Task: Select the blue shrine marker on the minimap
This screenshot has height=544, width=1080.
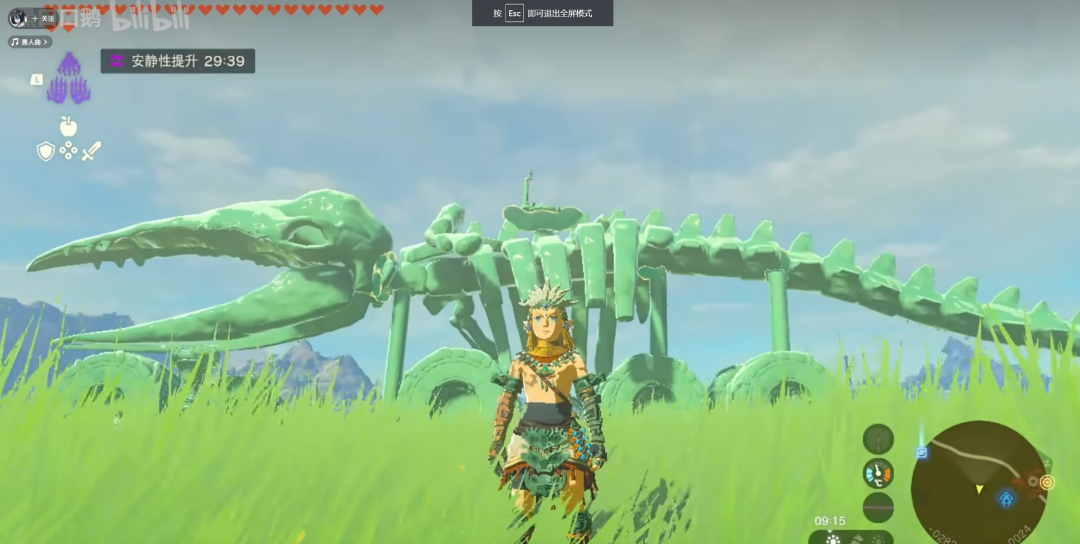Action: point(921,452)
